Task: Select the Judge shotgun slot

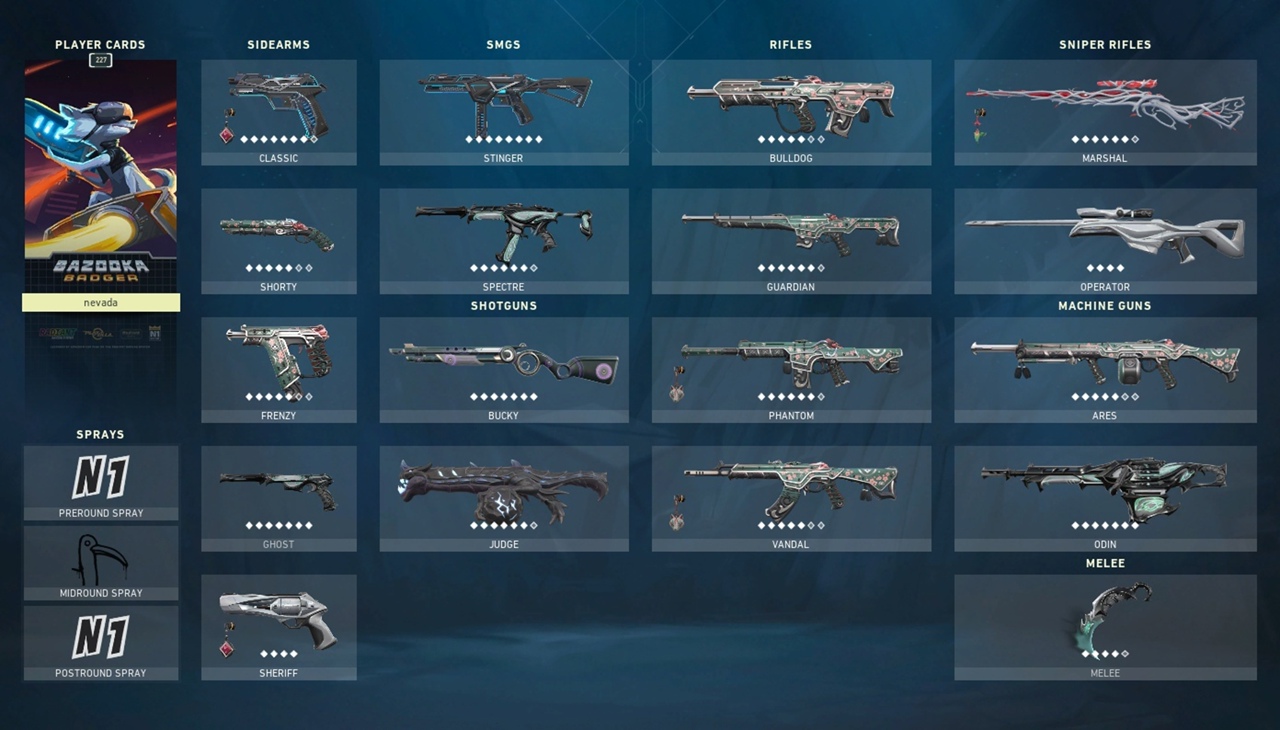Action: [x=504, y=497]
